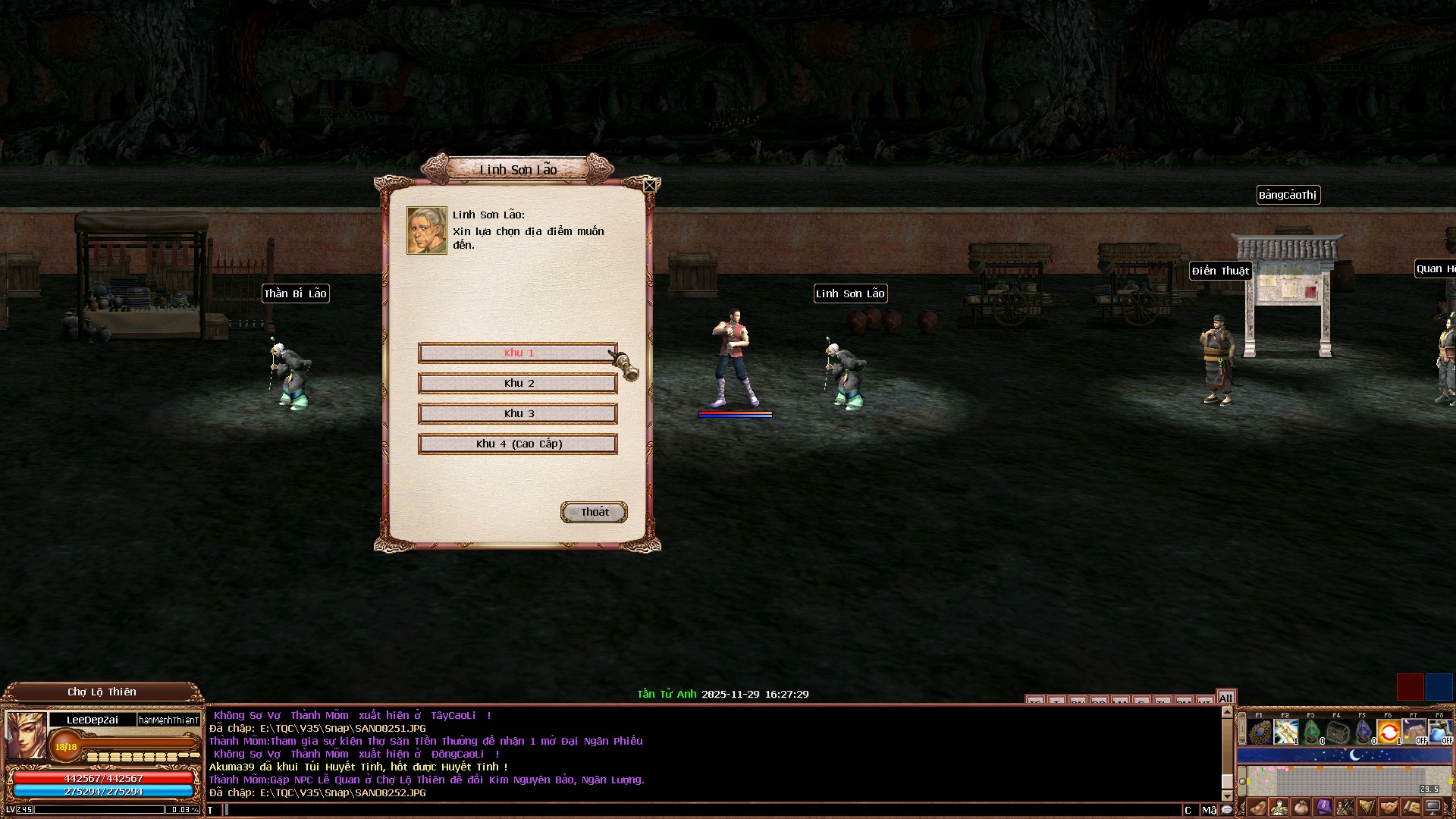Choose Khu 1 as the destination
The height and width of the screenshot is (819, 1456).
518,353
